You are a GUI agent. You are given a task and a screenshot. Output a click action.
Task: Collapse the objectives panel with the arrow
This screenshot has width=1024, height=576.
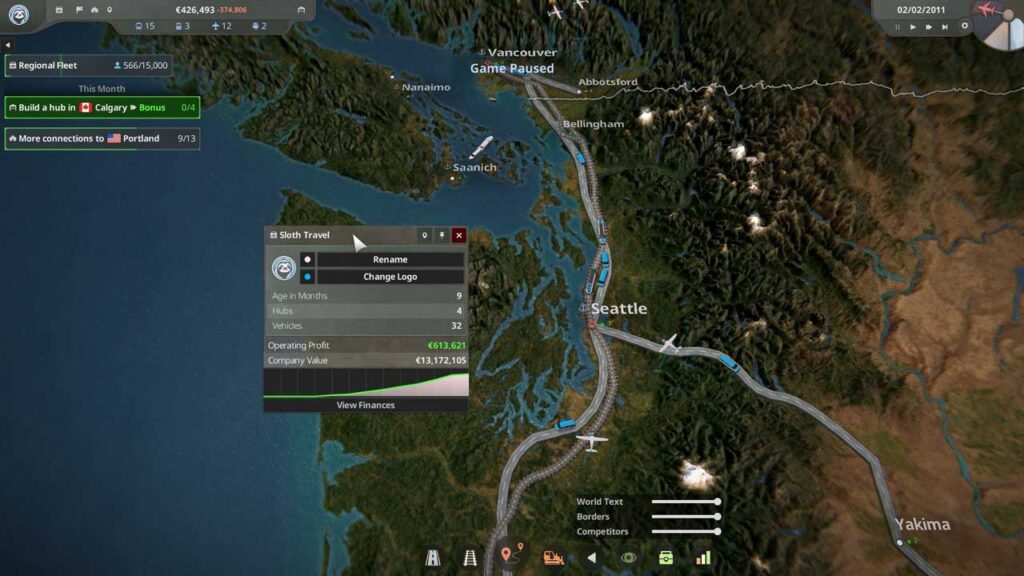pyautogui.click(x=7, y=45)
